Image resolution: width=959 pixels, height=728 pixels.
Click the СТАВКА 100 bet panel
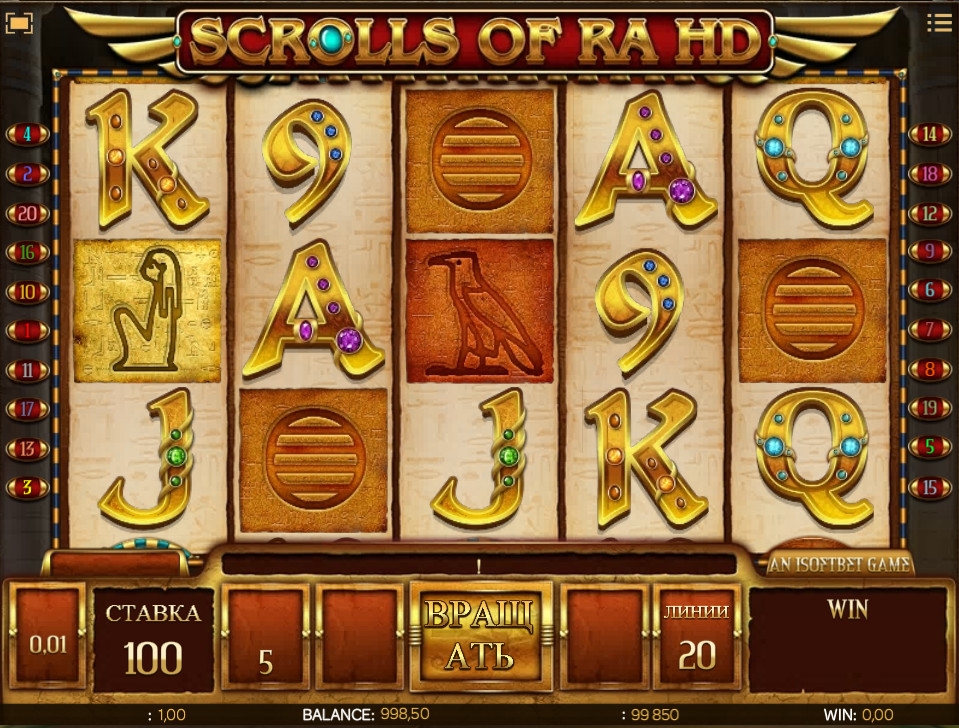[154, 640]
